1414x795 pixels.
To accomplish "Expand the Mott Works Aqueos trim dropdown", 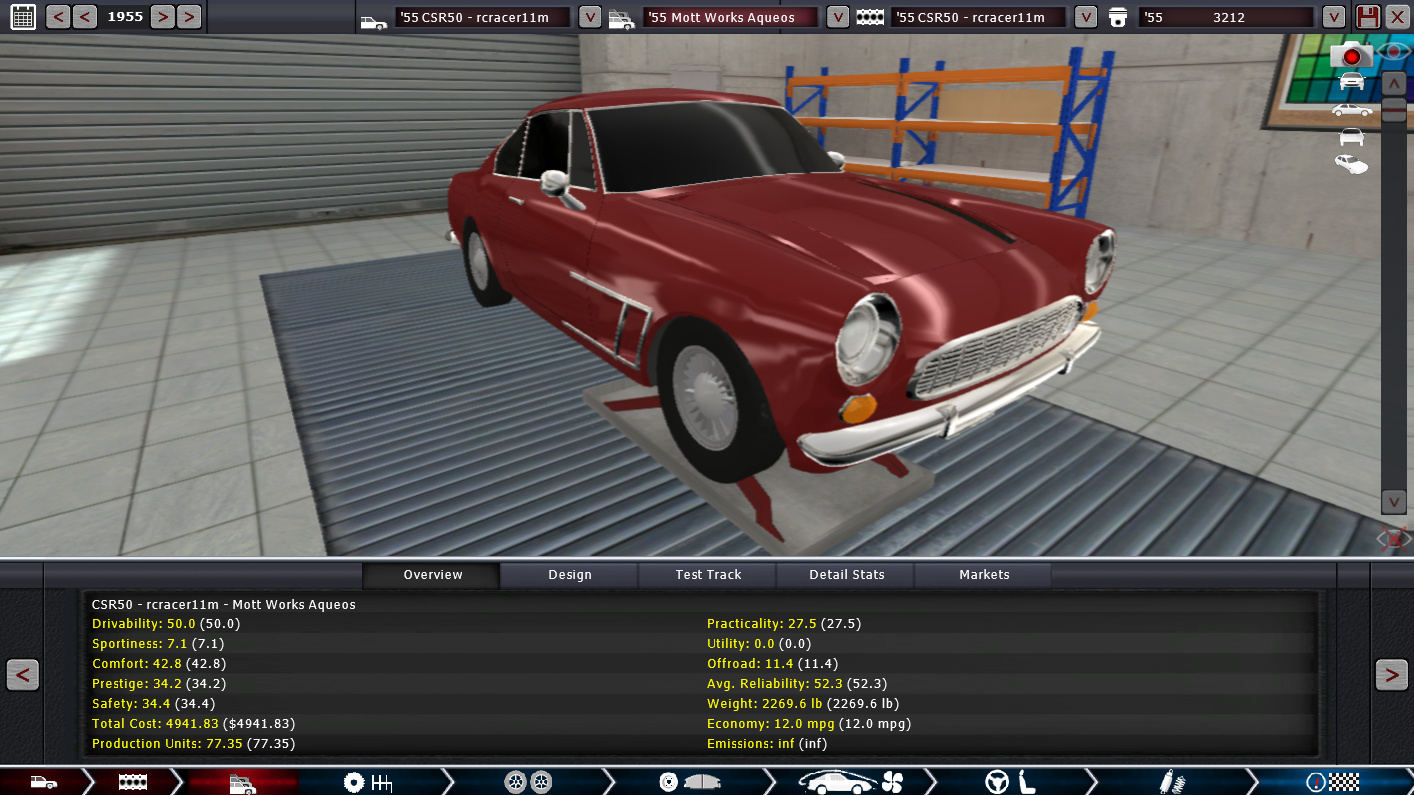I will tap(838, 17).
